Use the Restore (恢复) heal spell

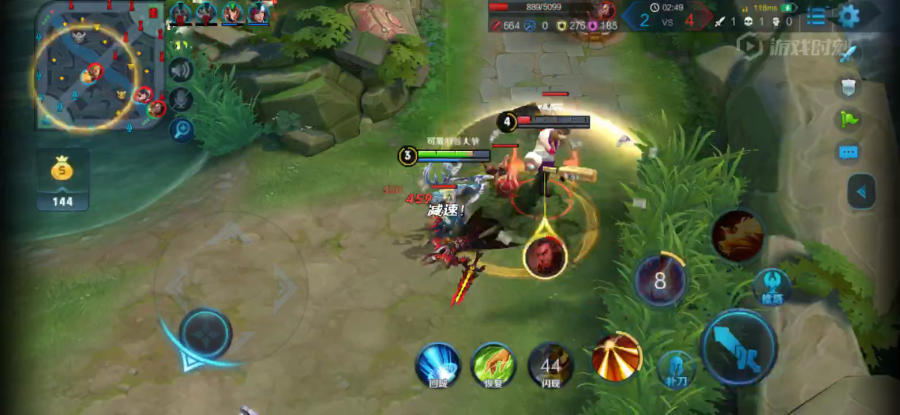coord(493,363)
